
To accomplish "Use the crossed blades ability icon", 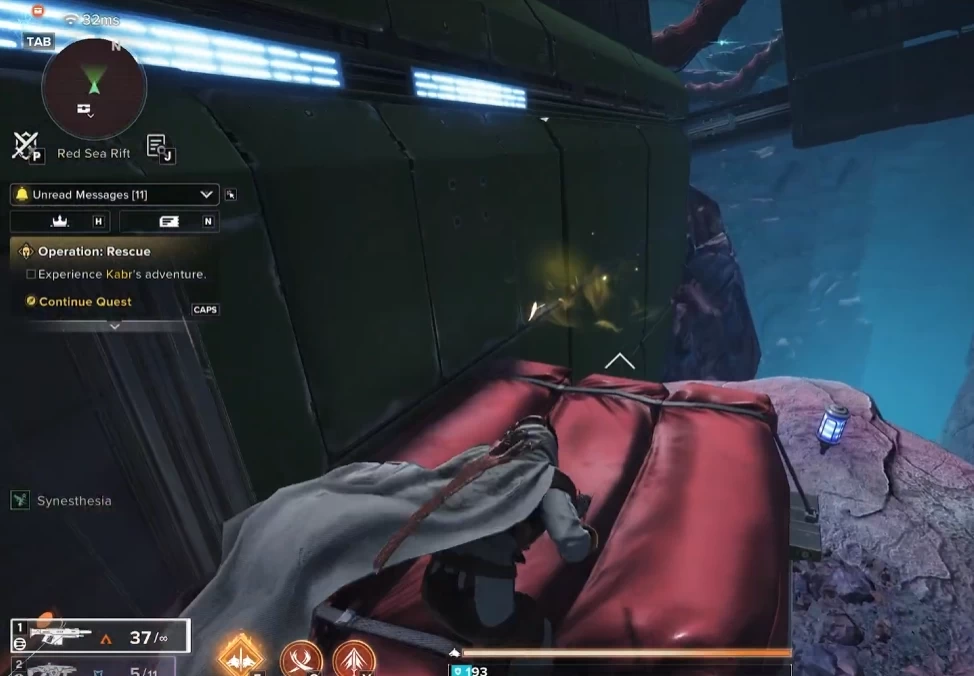I will [301, 659].
